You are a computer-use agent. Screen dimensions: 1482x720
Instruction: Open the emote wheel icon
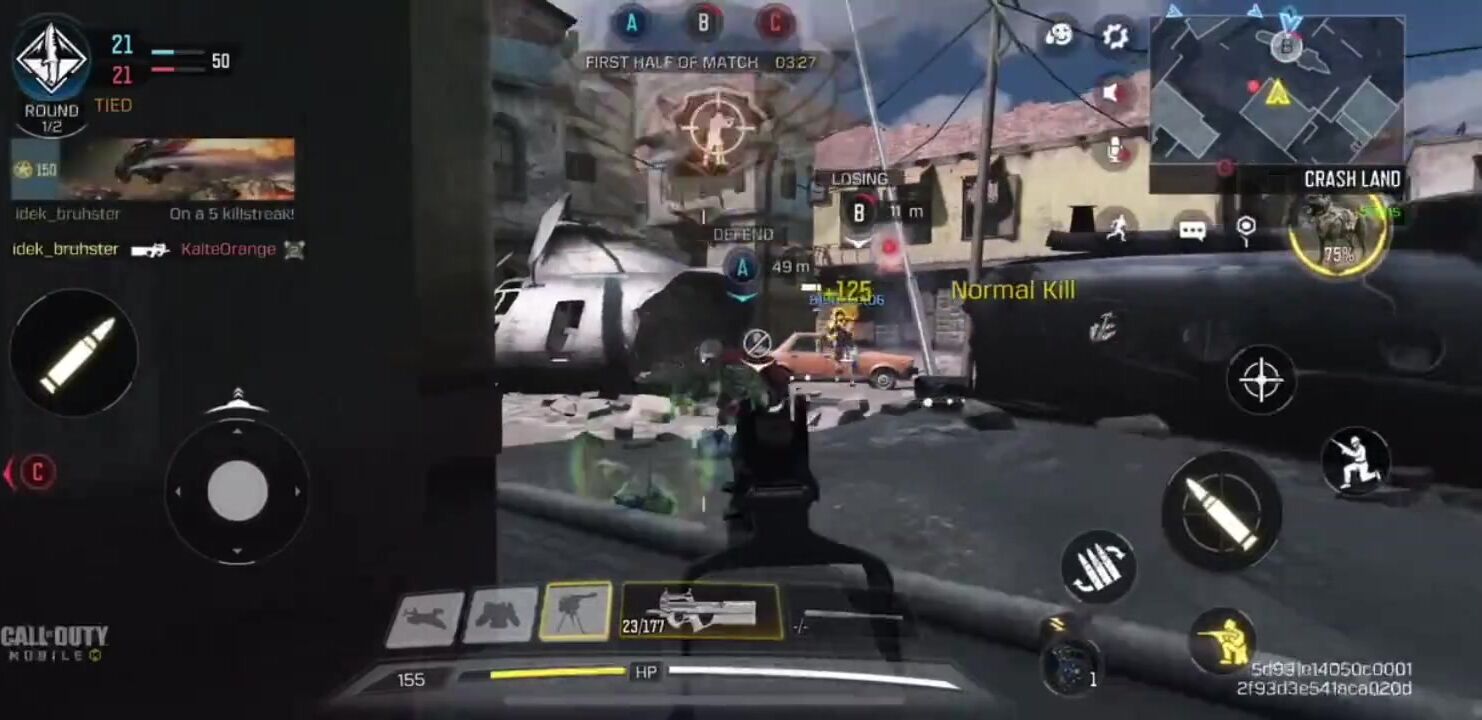point(1058,37)
